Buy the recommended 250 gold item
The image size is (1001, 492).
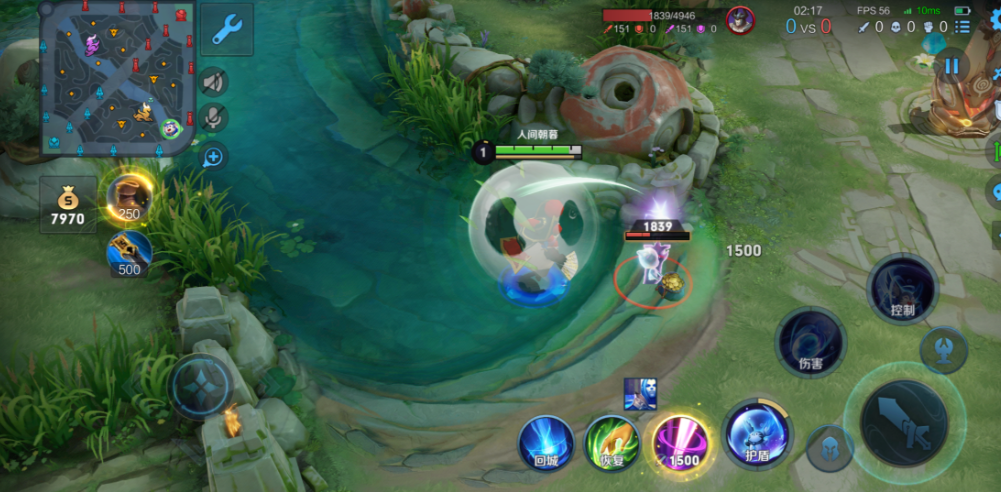pos(130,196)
